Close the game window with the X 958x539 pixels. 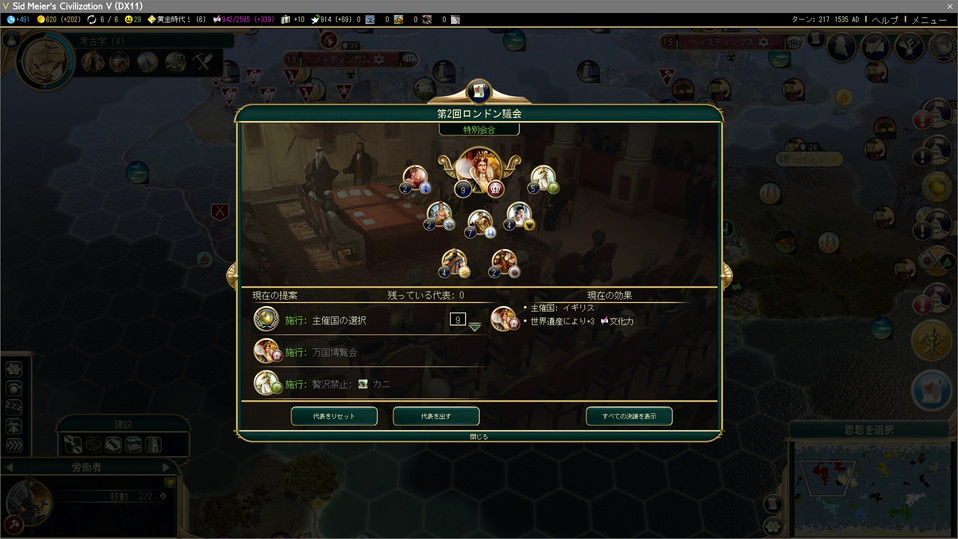[945, 6]
